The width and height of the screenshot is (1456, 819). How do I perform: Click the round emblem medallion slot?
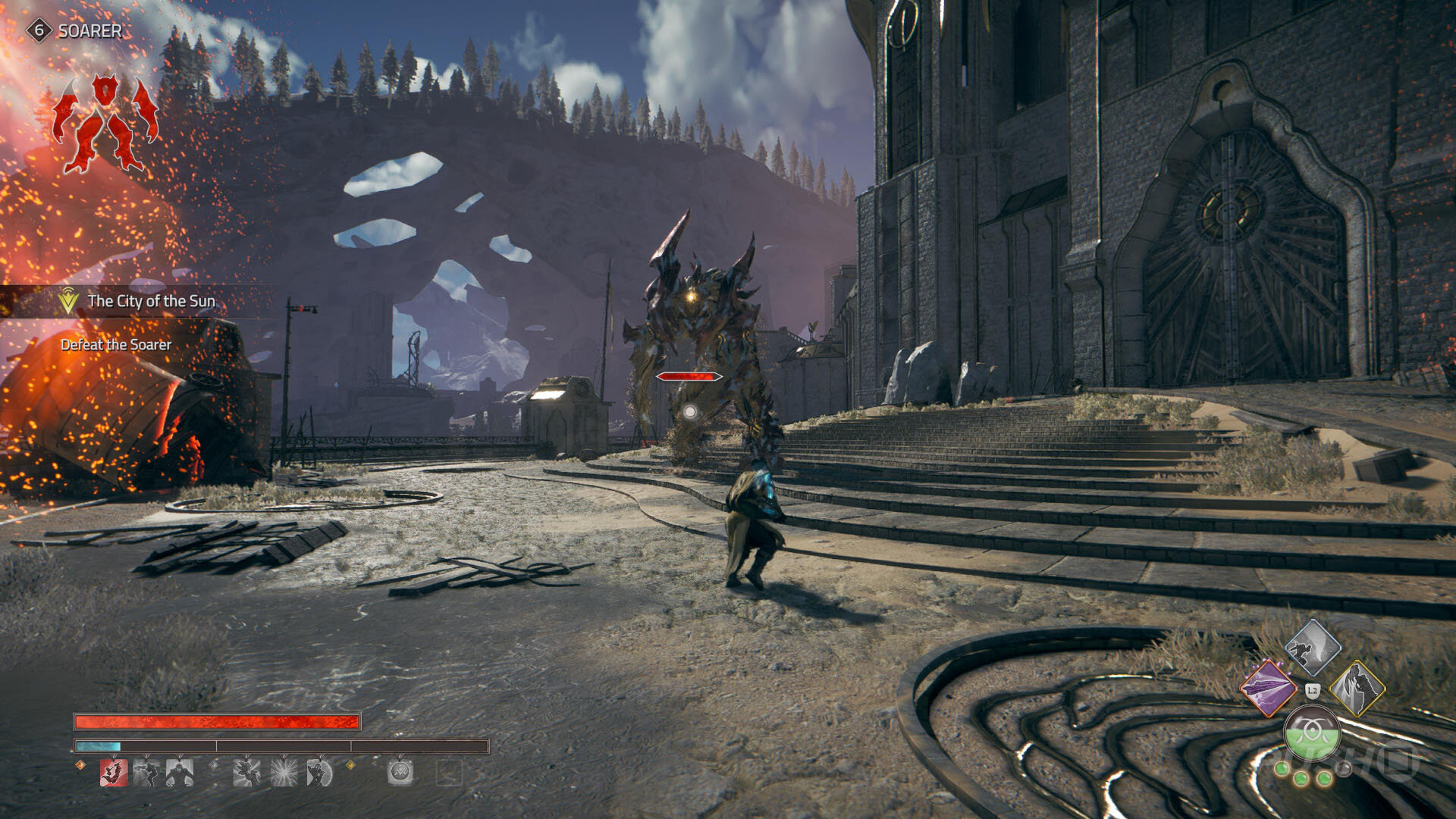(400, 773)
